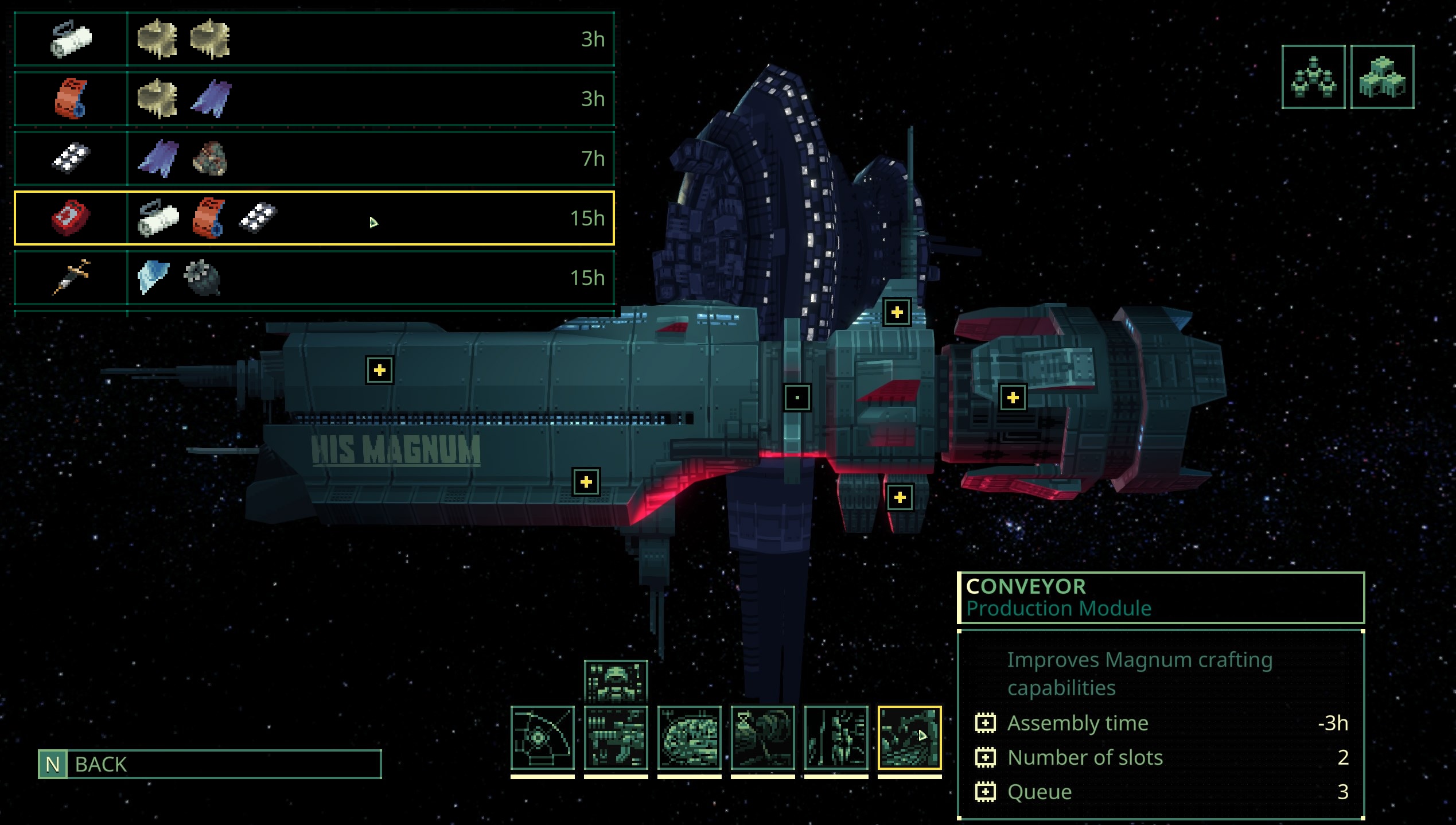Select the highlighted Conveyor module tile
The height and width of the screenshot is (825, 1456).
pyautogui.click(x=909, y=738)
